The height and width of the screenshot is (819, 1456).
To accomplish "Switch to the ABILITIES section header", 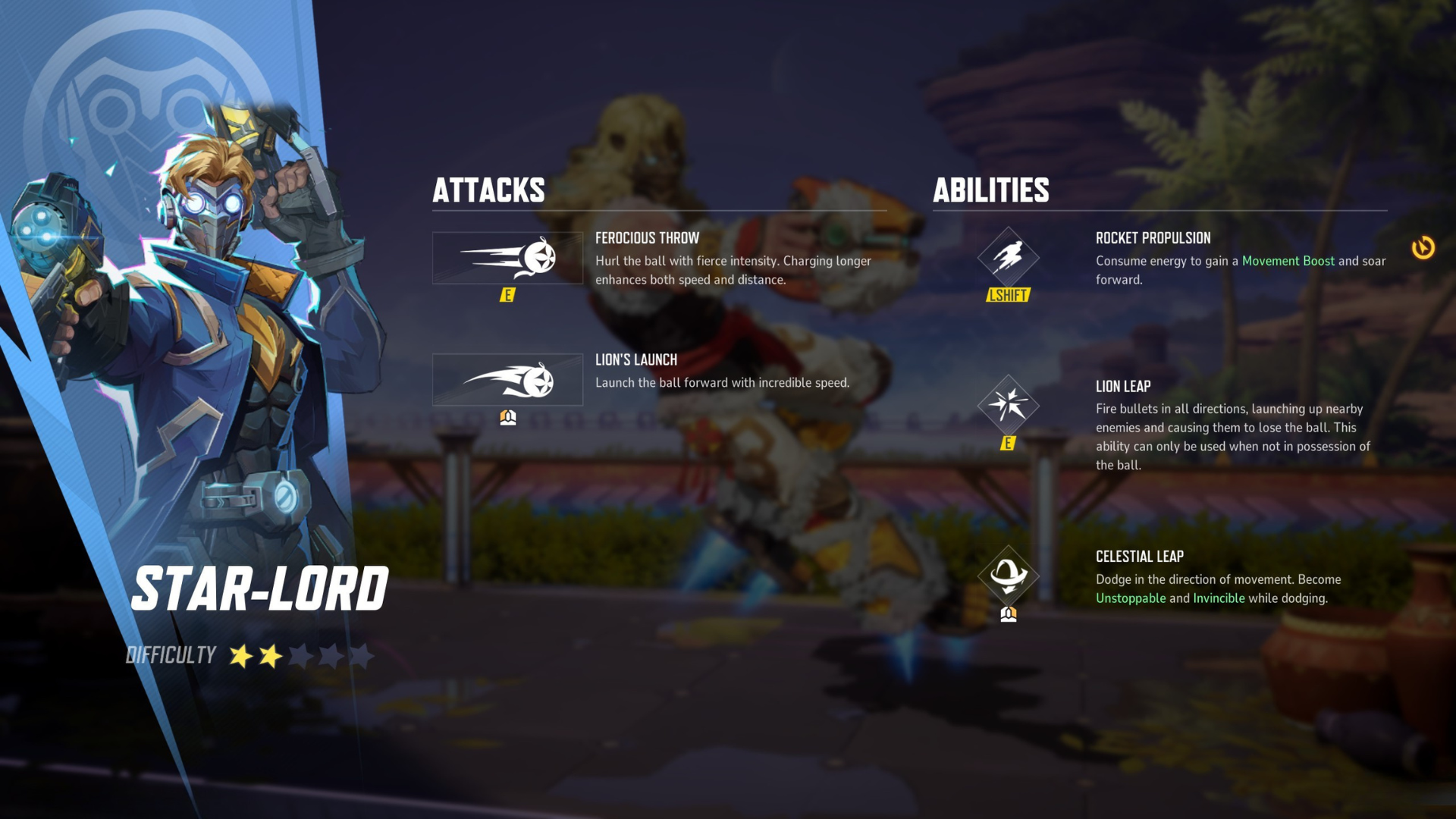I will [x=991, y=191].
